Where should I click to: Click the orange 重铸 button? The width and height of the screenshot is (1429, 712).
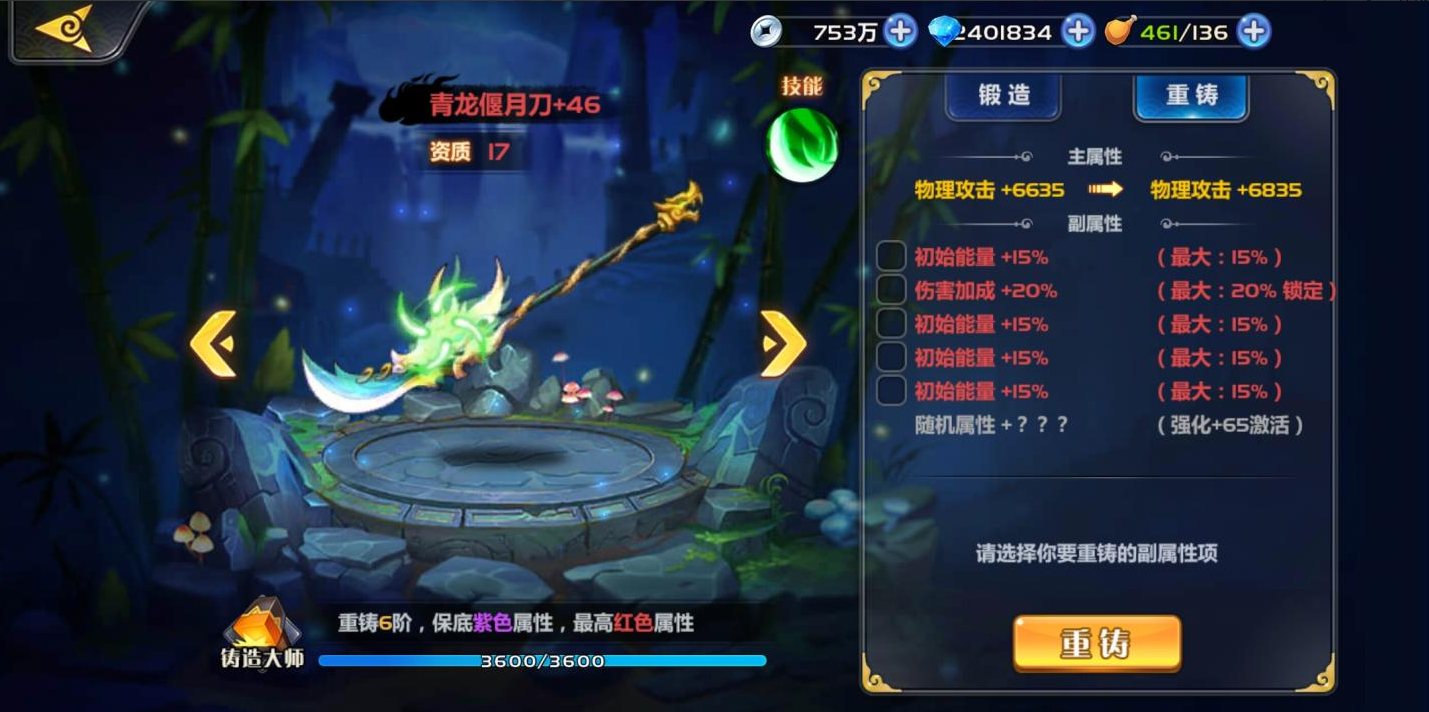(1096, 643)
